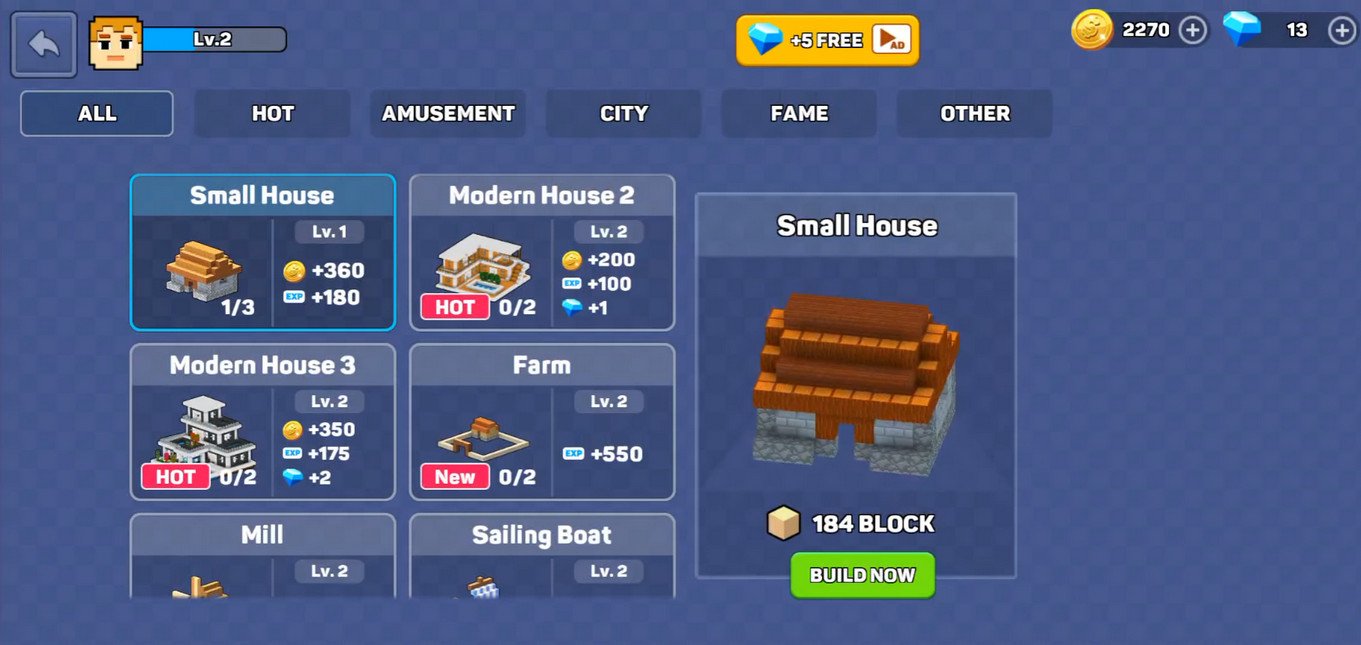
Task: Switch to the ALL category tab
Action: point(97,114)
